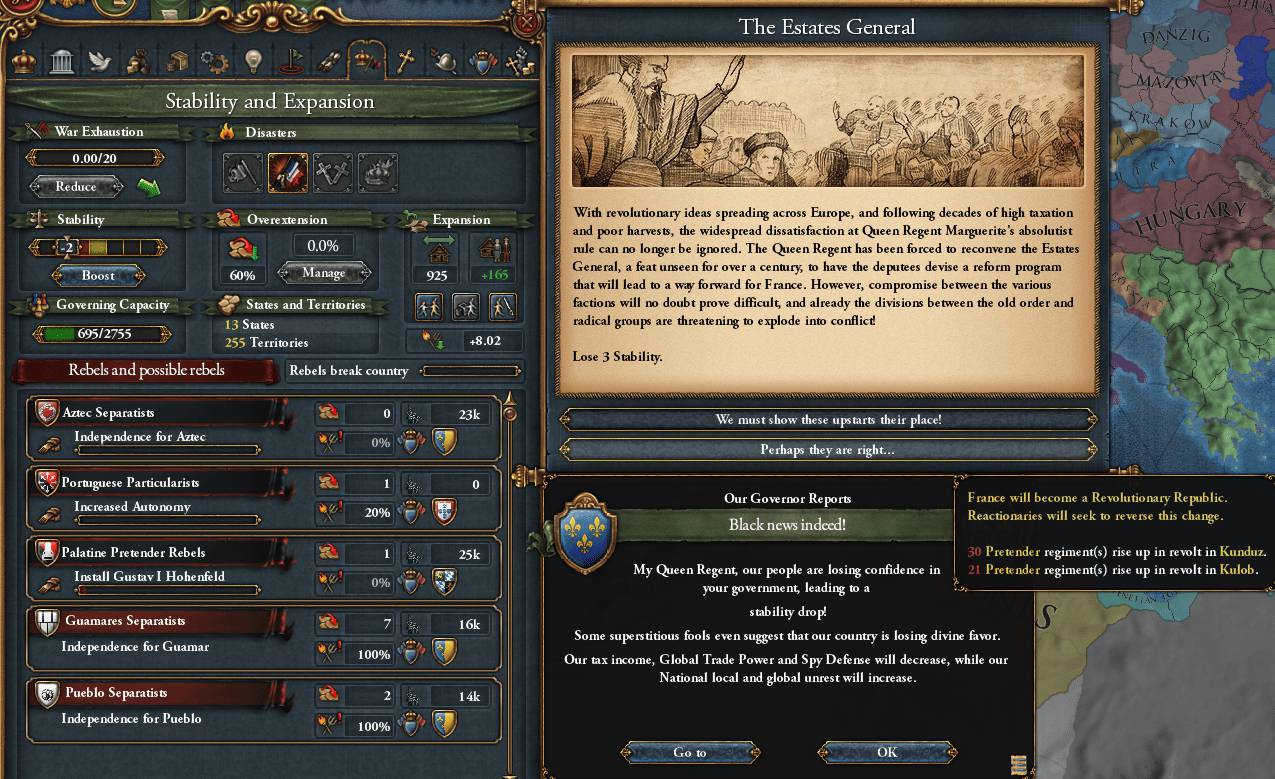
Task: Reduce war exhaustion
Action: tap(76, 187)
